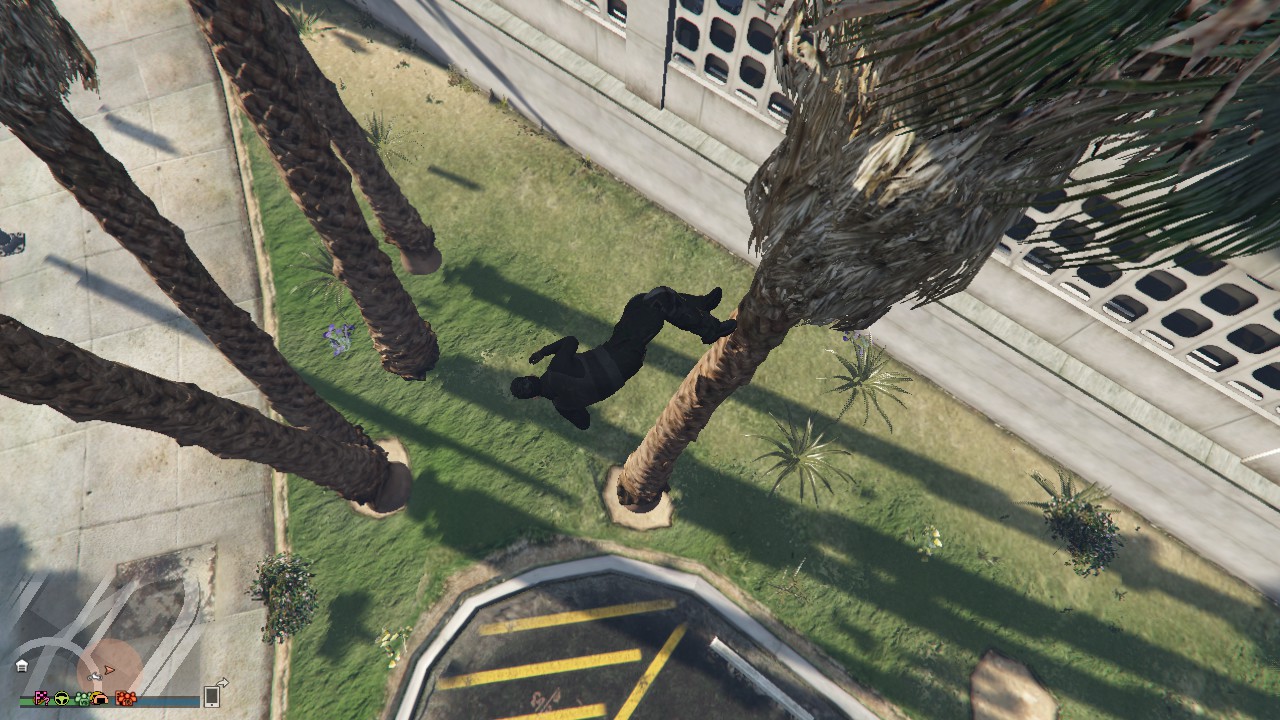Click the player arrow on the minimap

(x=109, y=670)
